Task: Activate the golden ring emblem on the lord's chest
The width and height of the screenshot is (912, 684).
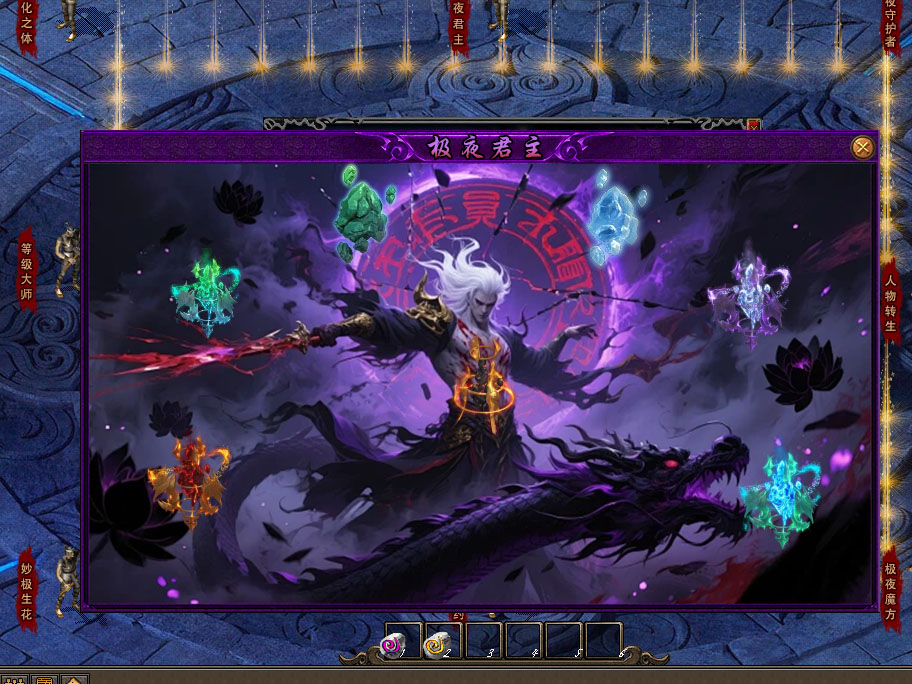Action: (x=489, y=390)
